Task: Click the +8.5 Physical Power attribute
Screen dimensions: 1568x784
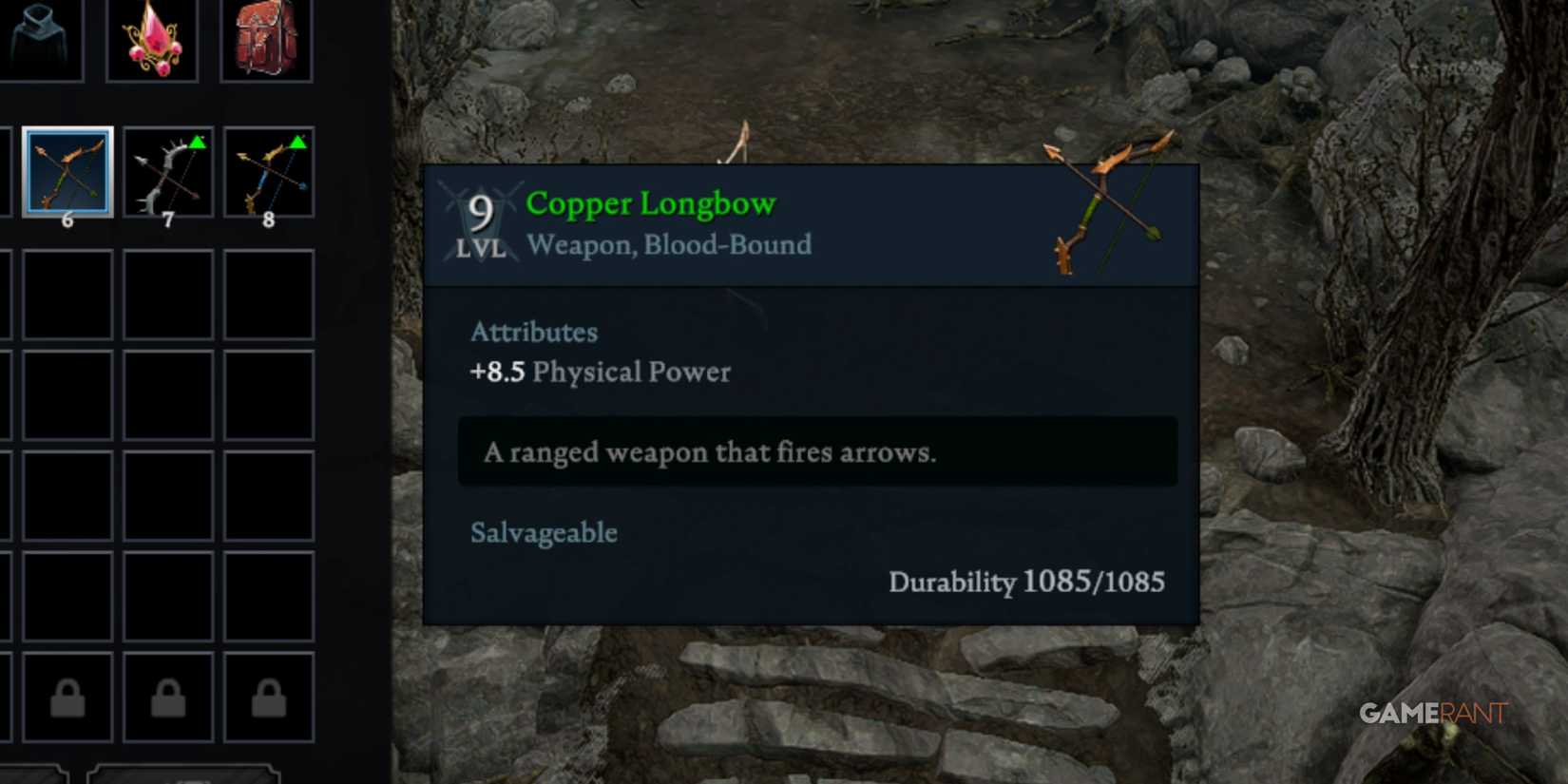Action: (x=601, y=372)
